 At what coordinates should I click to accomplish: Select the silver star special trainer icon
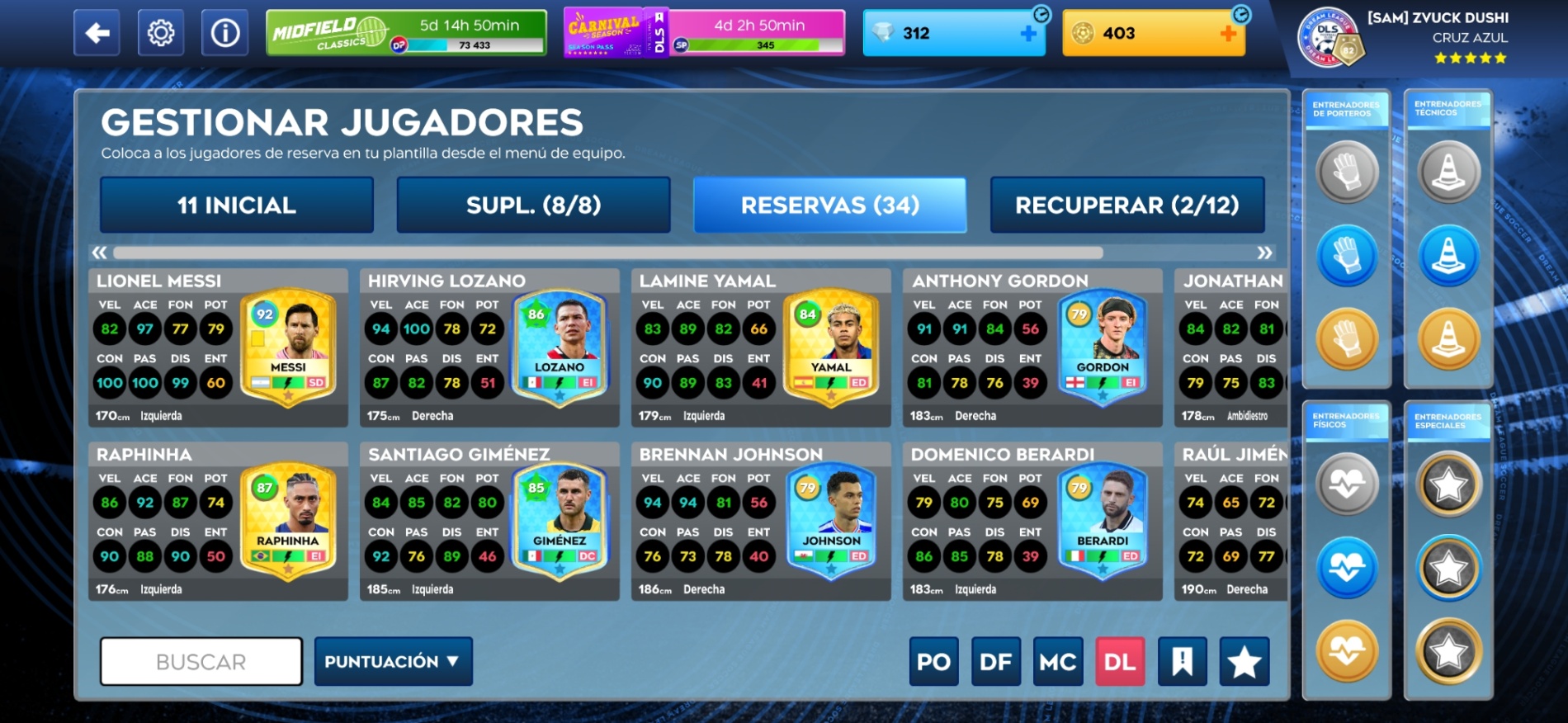(x=1448, y=485)
